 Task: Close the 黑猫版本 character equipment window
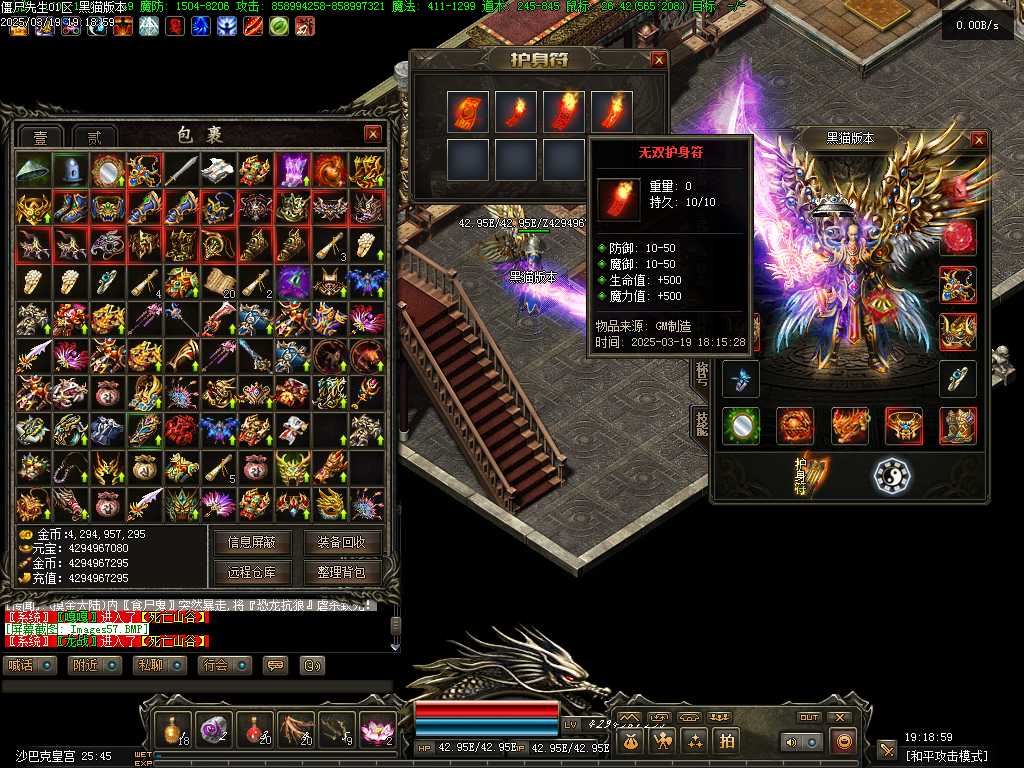point(979,140)
